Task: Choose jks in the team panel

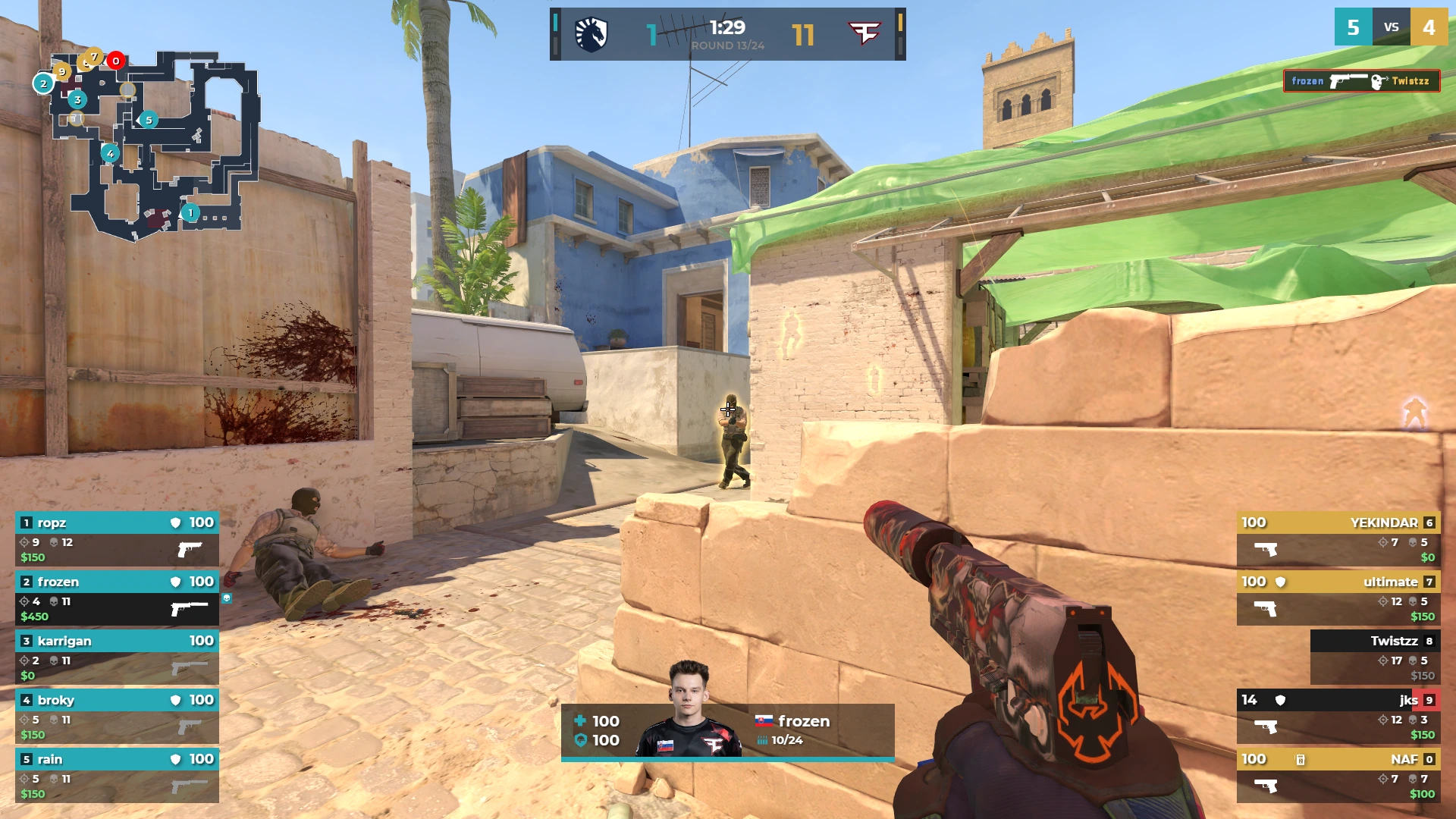Action: coord(1338,716)
